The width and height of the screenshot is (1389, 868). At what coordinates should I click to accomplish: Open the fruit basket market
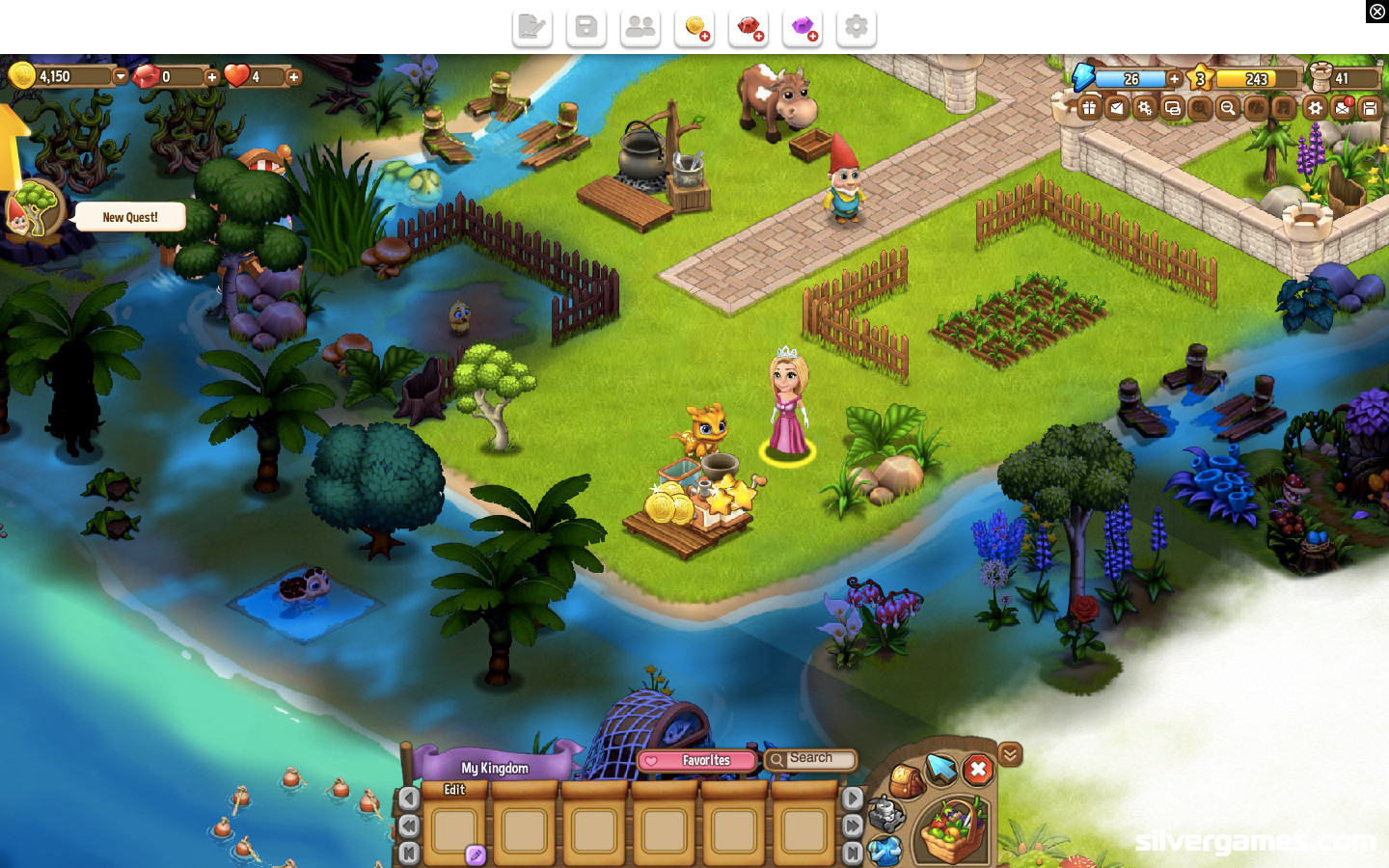tap(953, 829)
